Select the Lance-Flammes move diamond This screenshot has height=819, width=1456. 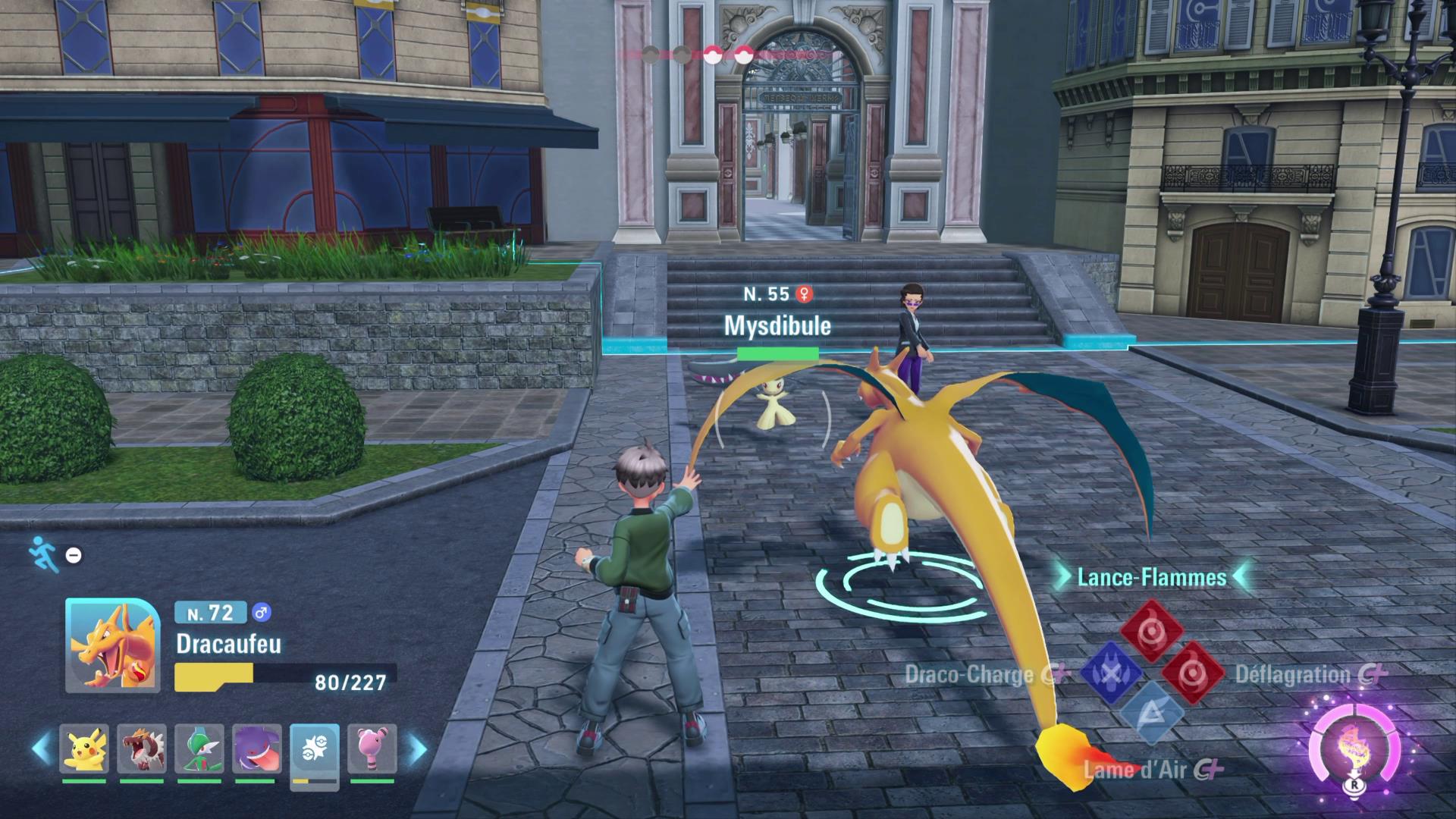click(x=1152, y=630)
